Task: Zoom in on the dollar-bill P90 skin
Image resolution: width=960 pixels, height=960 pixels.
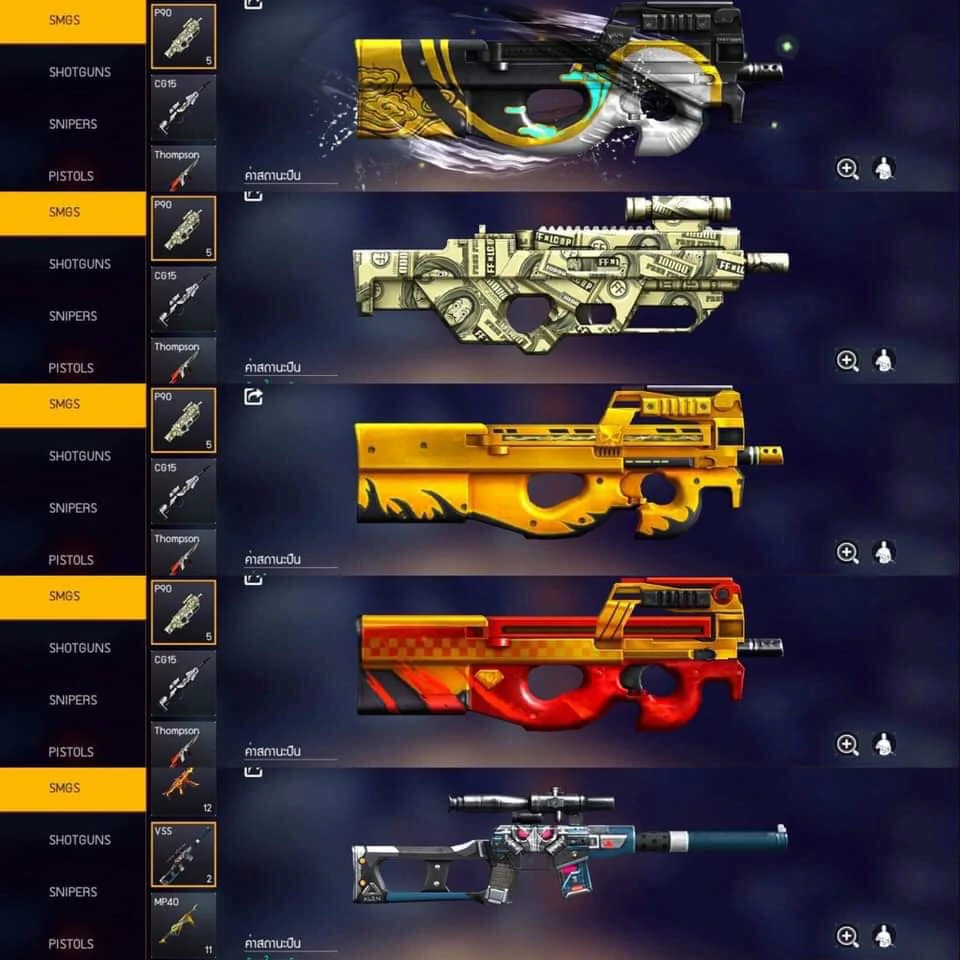Action: pos(847,361)
